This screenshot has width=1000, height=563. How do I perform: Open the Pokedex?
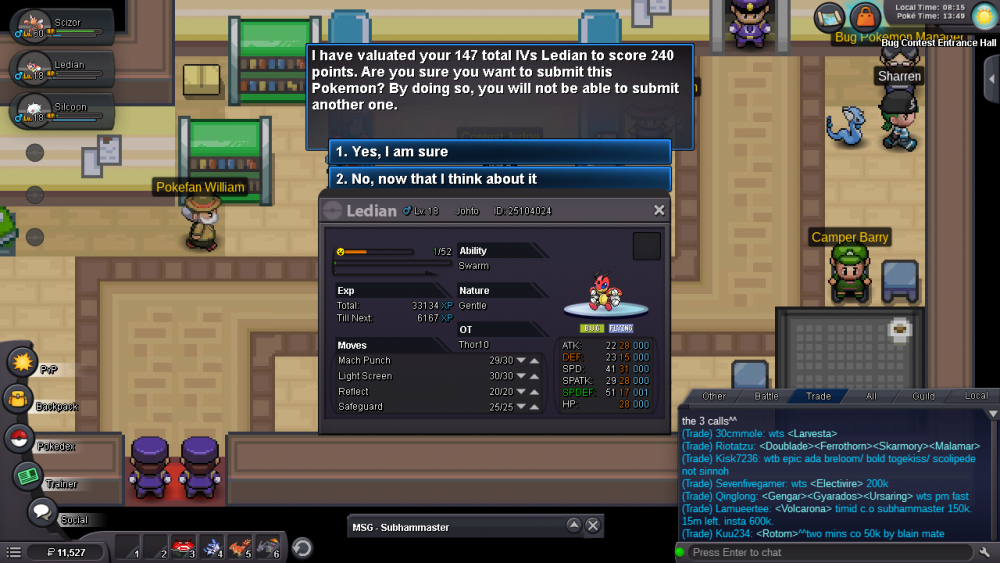pyautogui.click(x=18, y=438)
